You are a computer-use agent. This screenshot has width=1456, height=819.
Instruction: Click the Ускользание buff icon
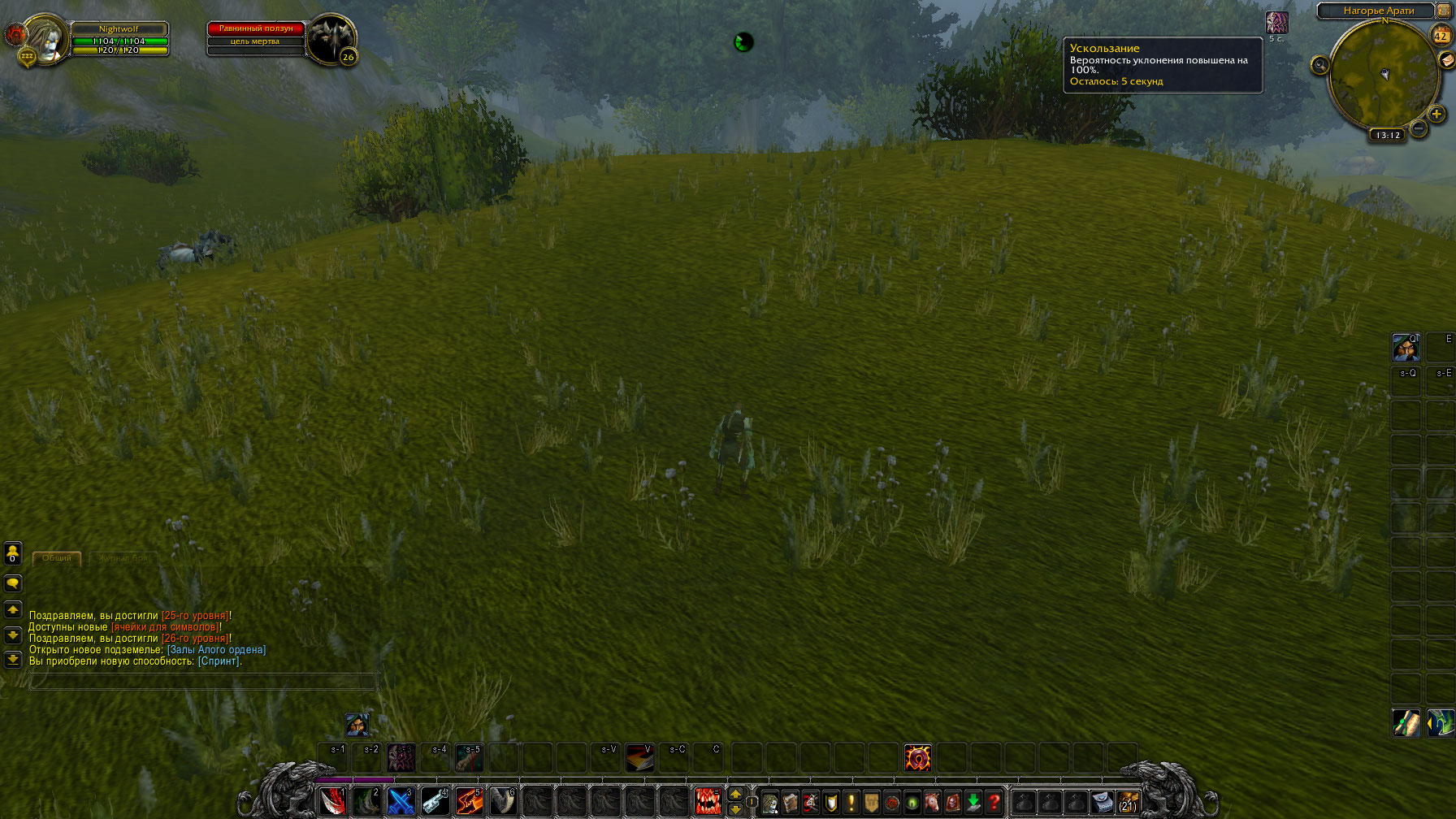coord(1276,23)
